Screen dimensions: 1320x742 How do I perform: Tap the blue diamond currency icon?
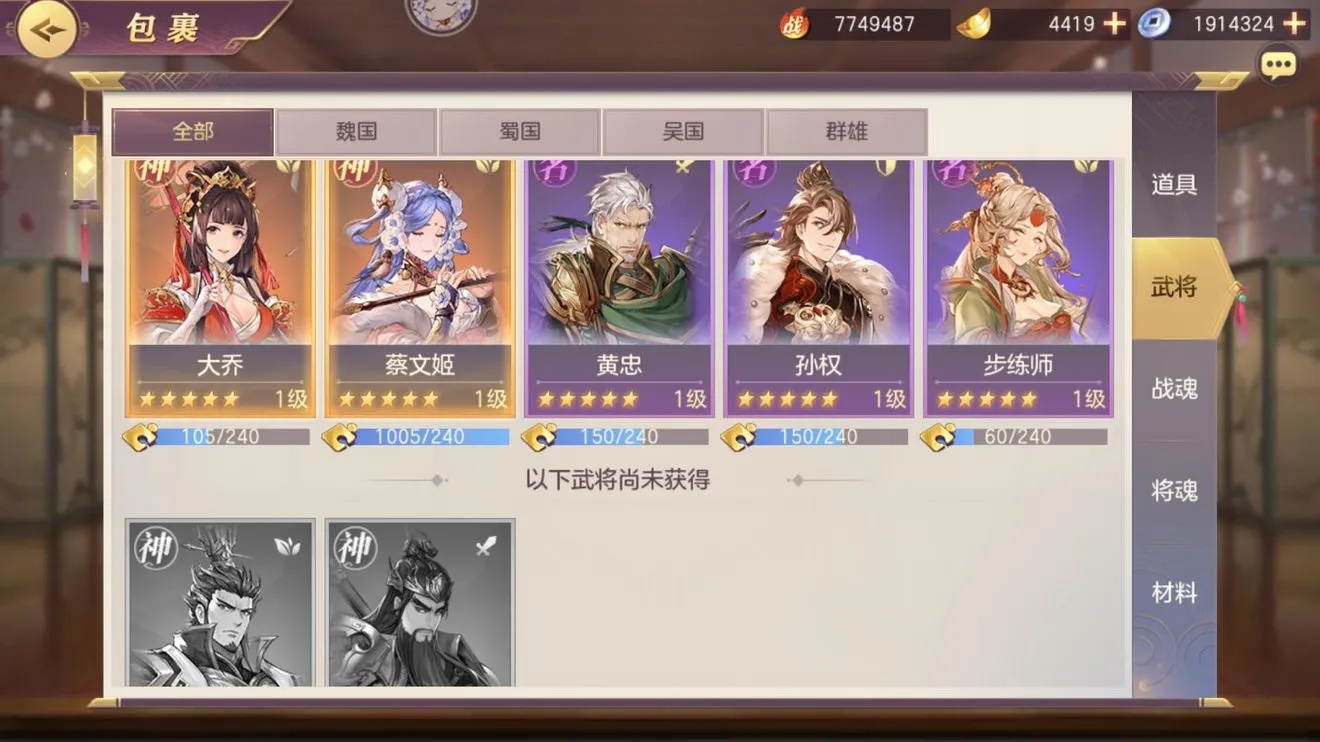tap(1156, 23)
